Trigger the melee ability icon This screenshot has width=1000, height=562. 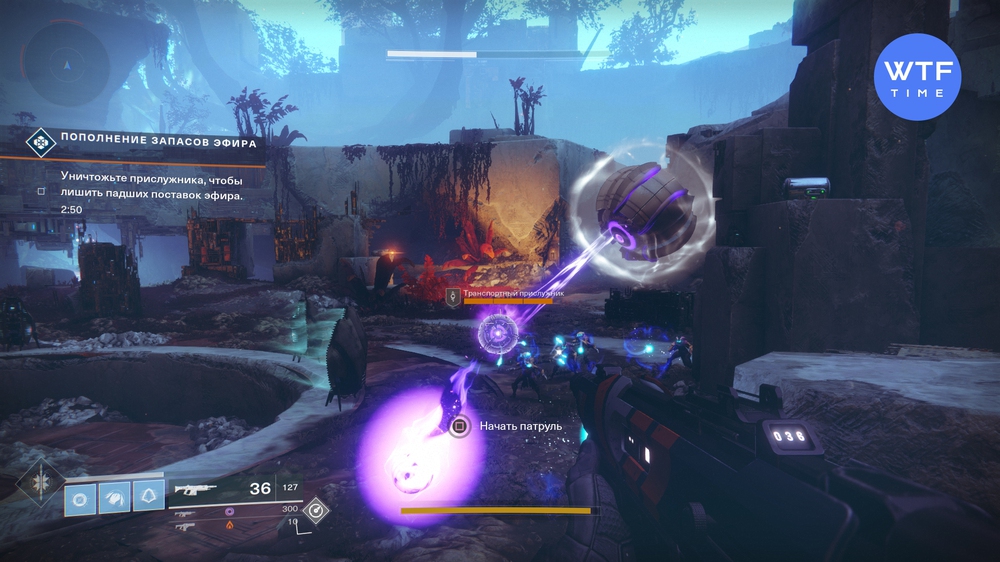click(114, 495)
